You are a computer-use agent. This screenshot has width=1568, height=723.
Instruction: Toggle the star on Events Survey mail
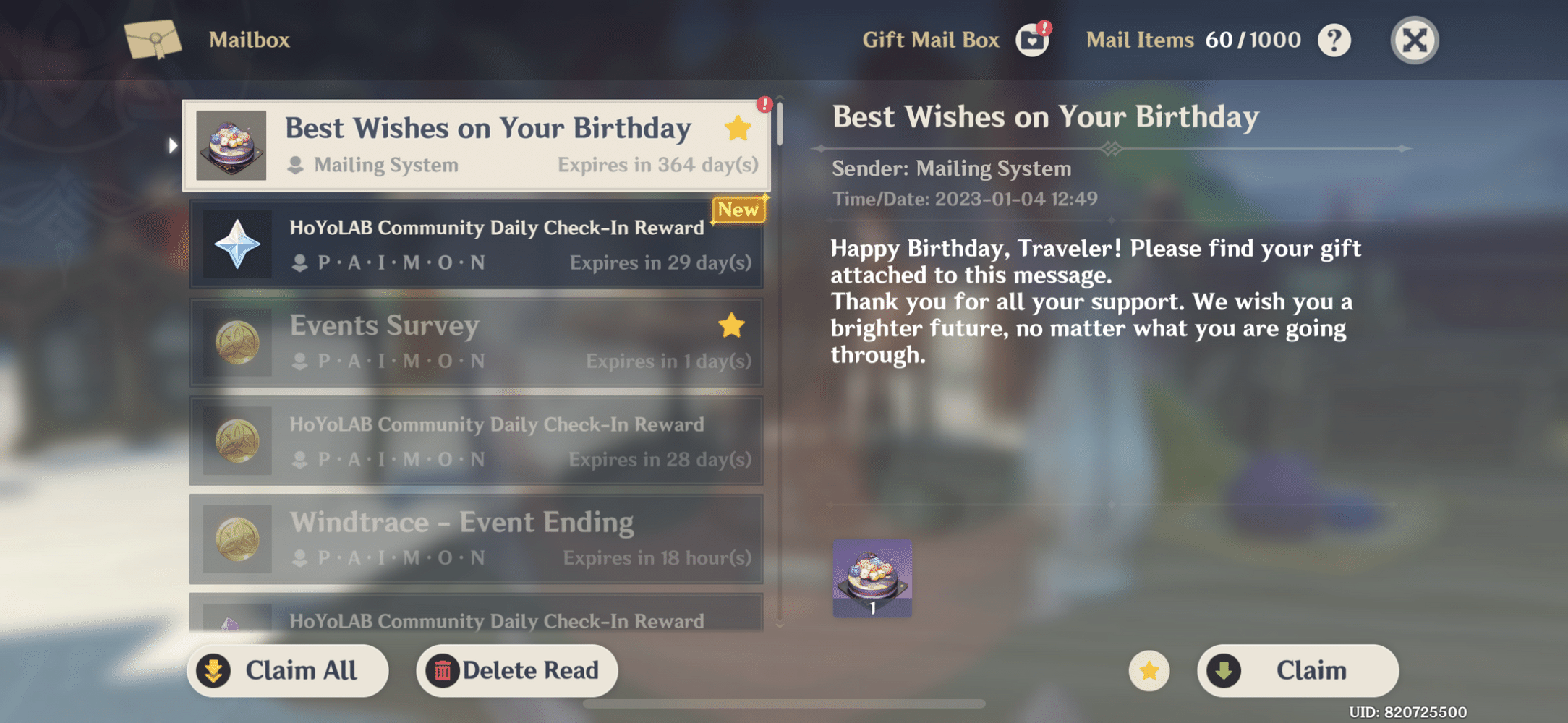click(x=732, y=327)
